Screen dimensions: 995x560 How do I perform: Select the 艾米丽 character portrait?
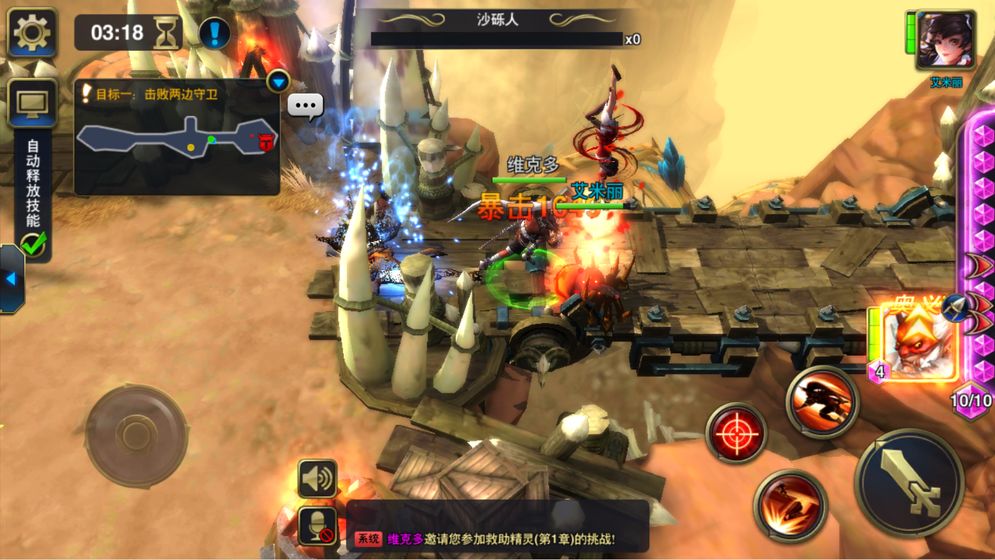click(944, 40)
